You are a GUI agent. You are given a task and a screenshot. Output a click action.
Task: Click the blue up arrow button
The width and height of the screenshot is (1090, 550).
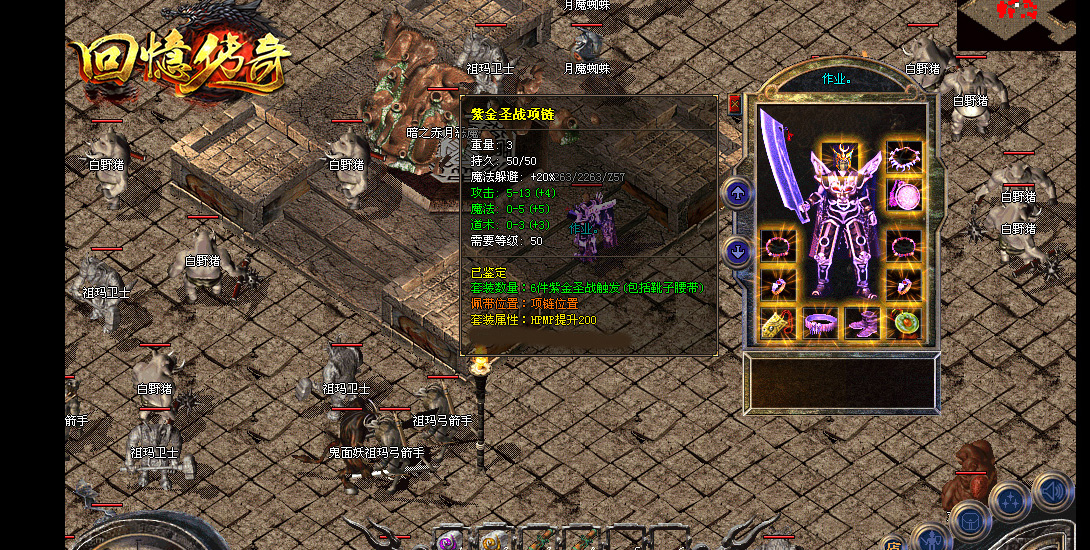[x=738, y=193]
